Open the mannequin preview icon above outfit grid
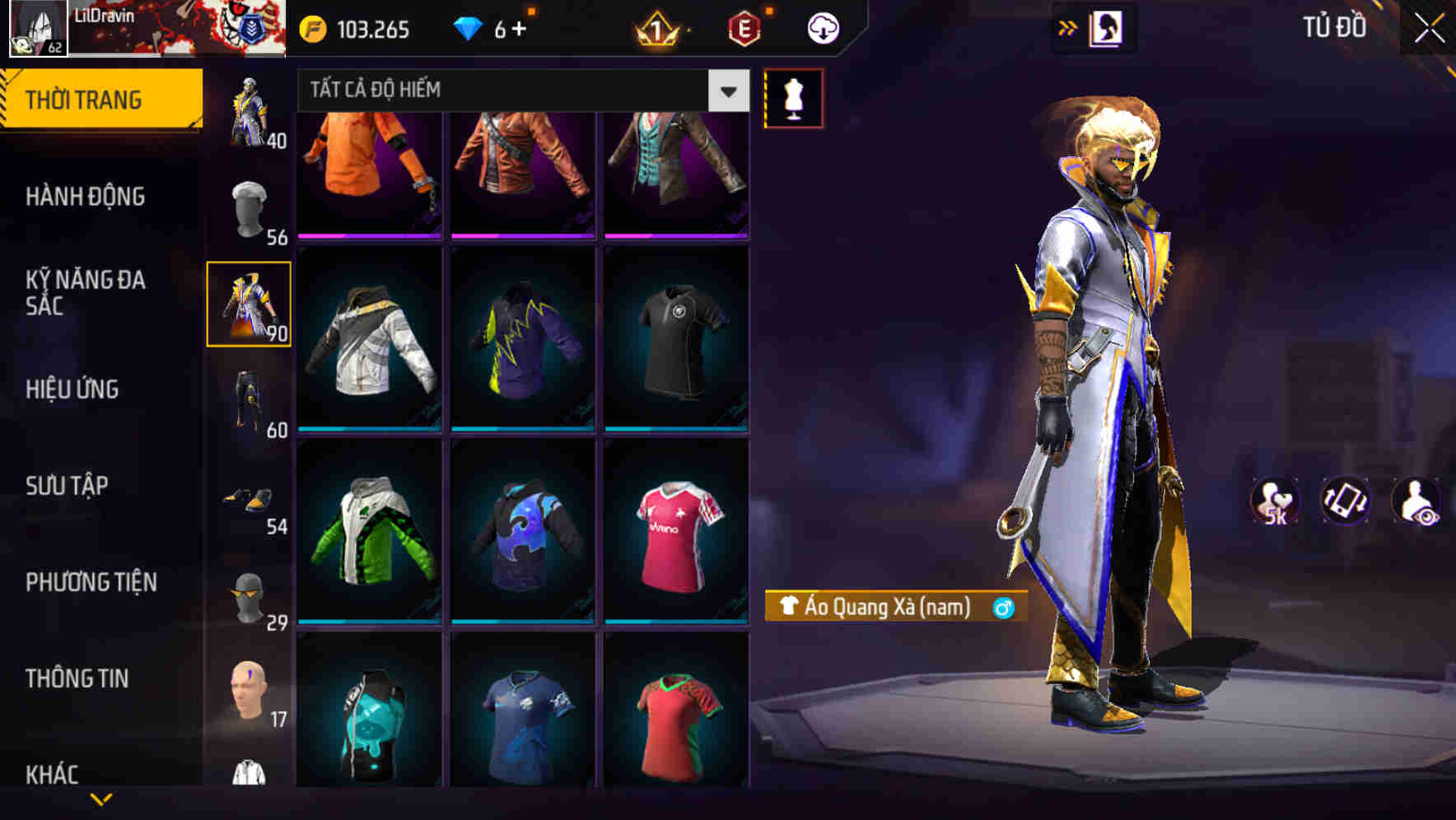 [x=794, y=97]
